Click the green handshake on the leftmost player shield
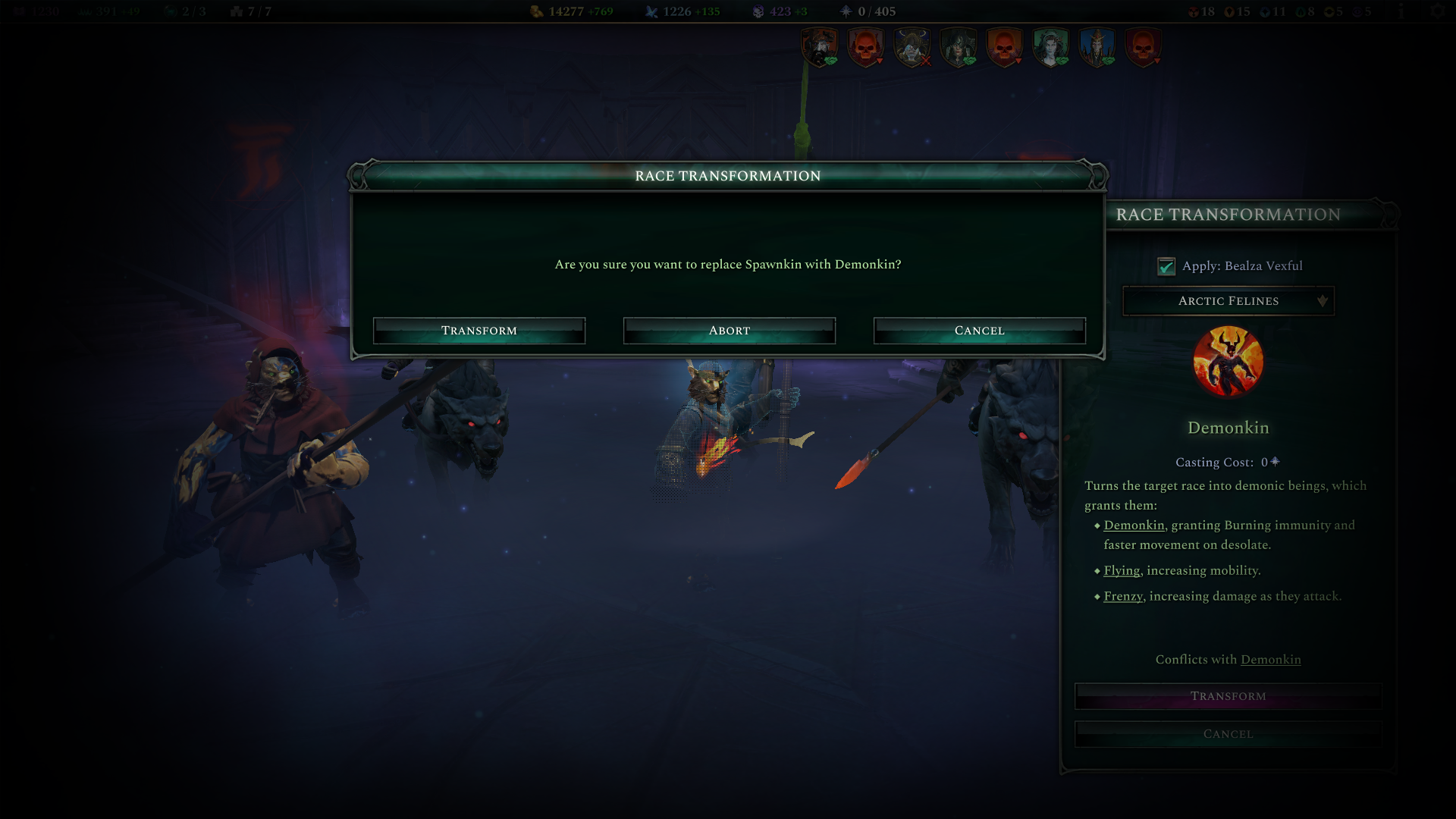This screenshot has height=819, width=1456. (830, 61)
